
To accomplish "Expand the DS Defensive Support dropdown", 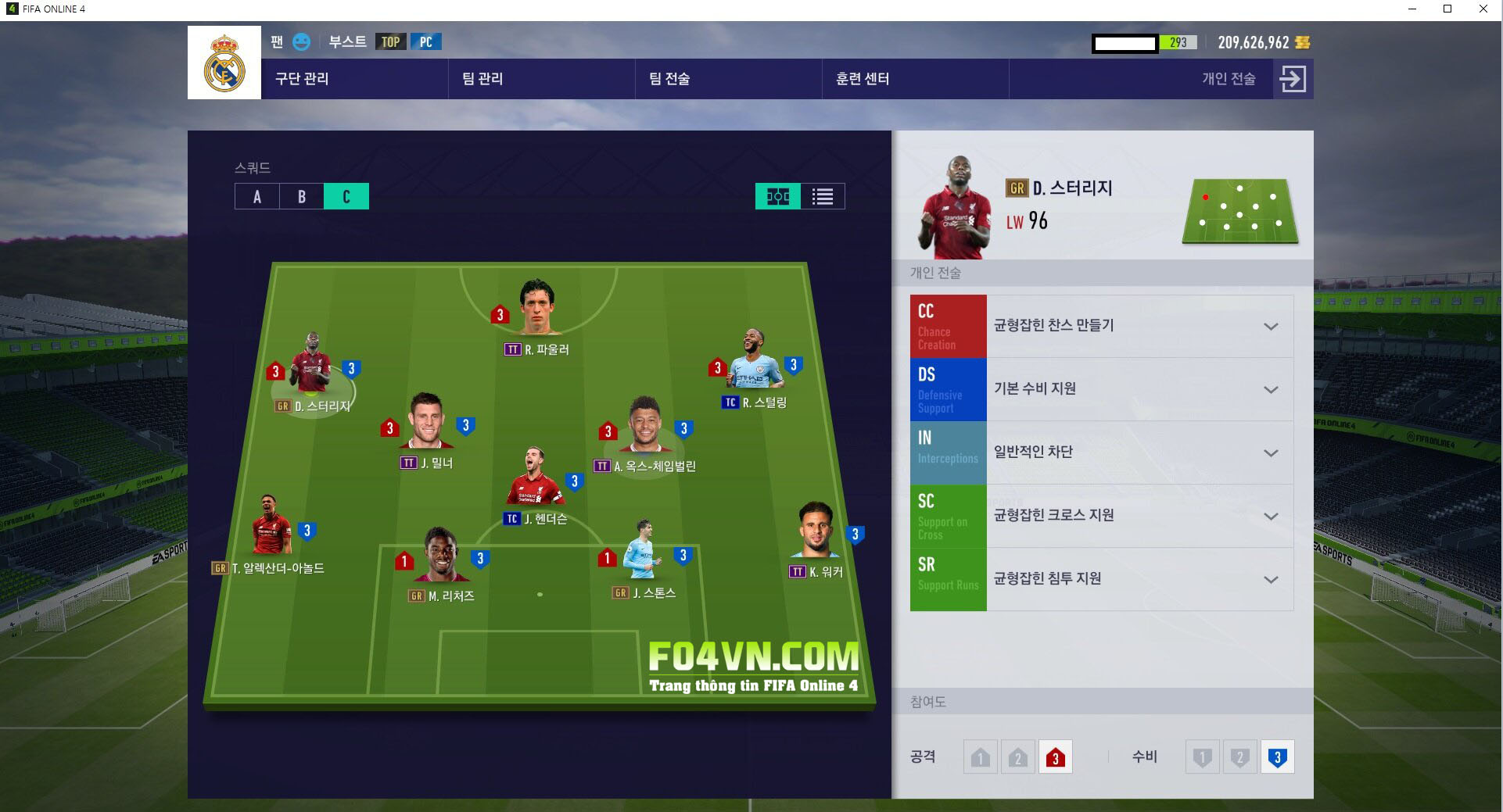I will coord(1271,389).
